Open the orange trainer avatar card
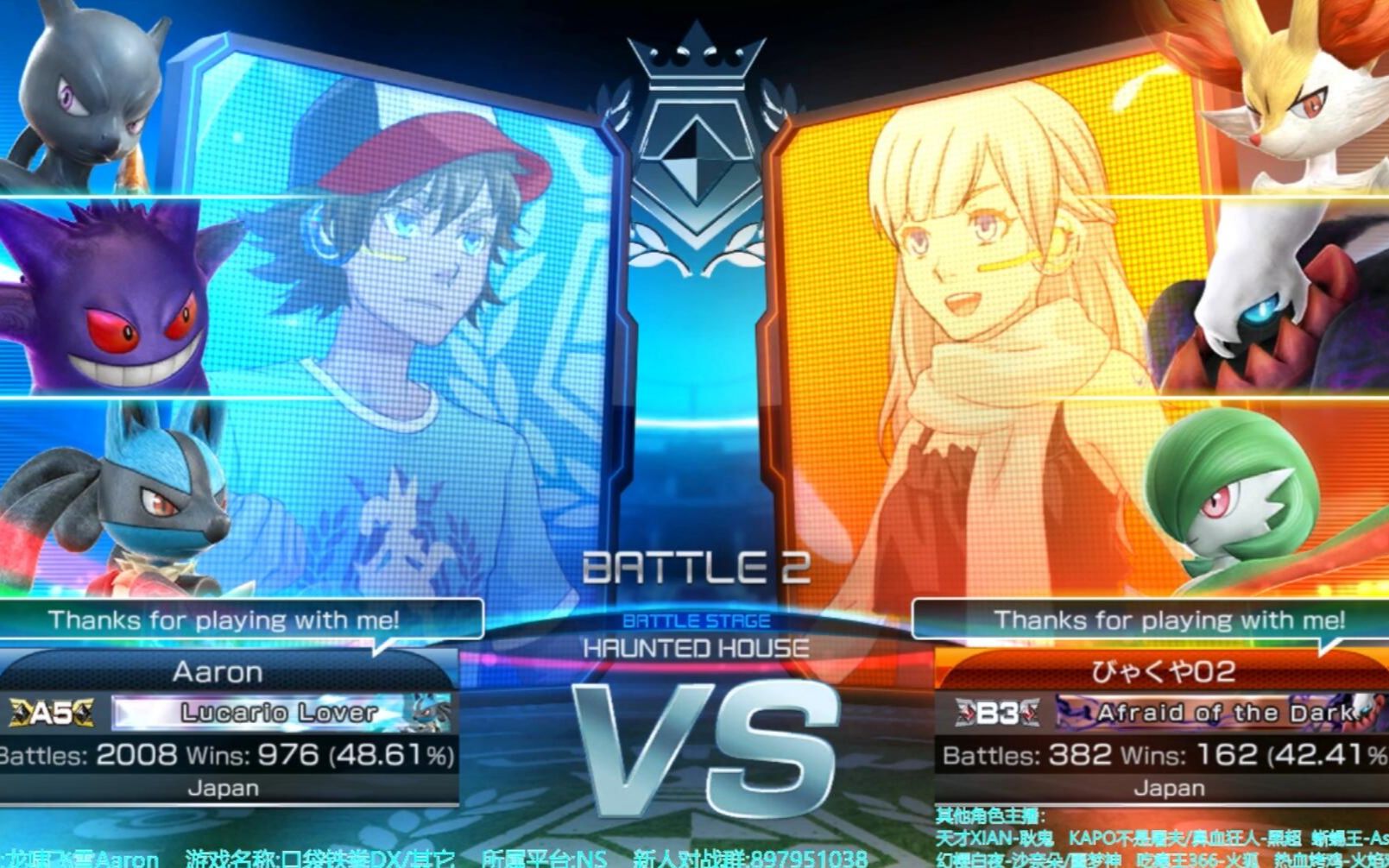This screenshot has height=868, width=1389. [984, 328]
